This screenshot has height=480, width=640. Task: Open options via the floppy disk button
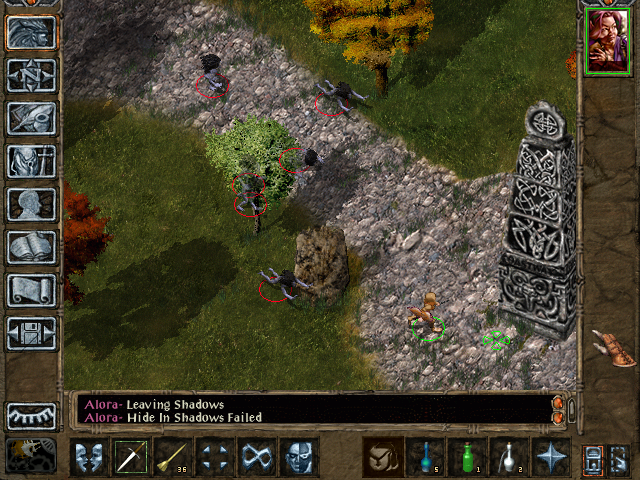[31, 333]
